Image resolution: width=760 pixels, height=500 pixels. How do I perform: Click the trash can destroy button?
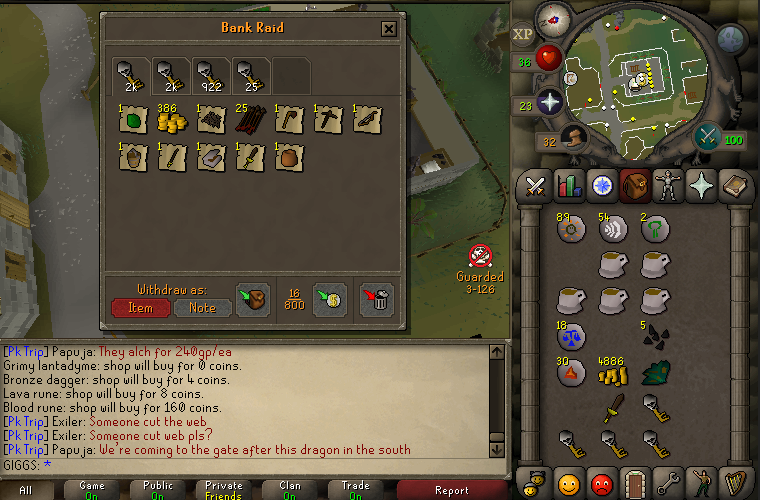point(377,300)
